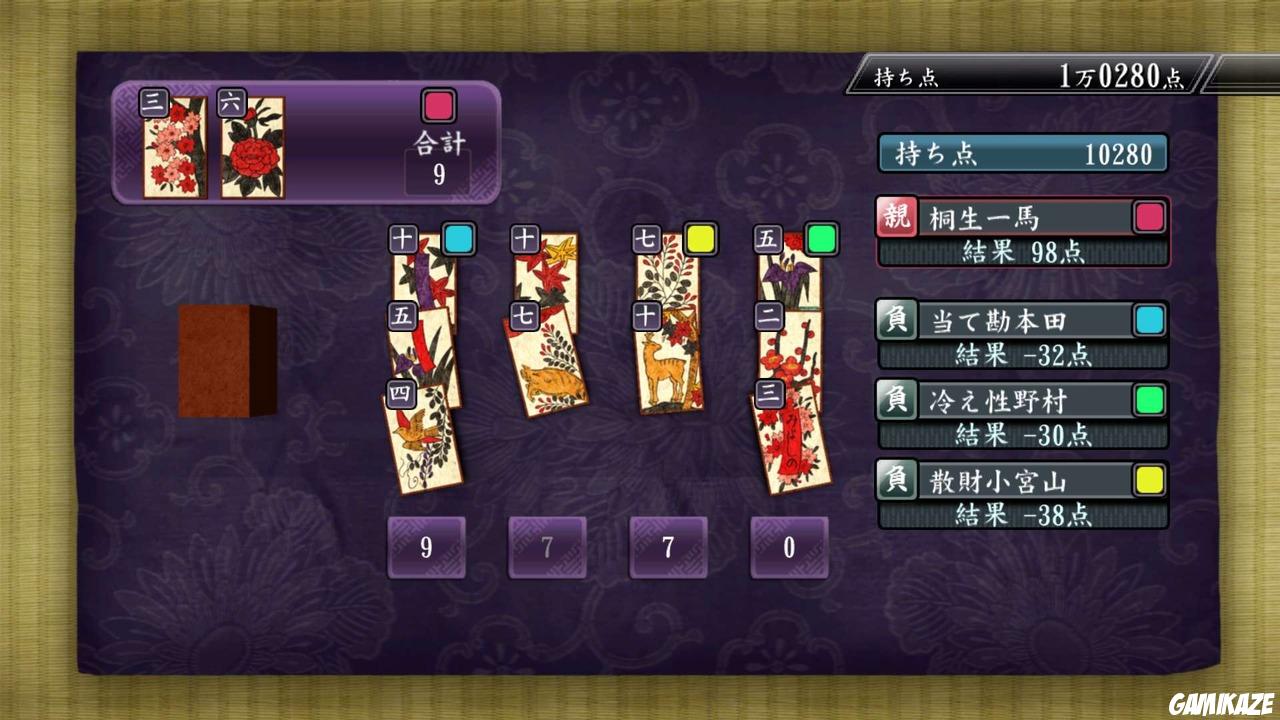Screen dimensions: 1280x720
Task: Click the 五 badge on the iris card stack
Action: click(x=766, y=238)
